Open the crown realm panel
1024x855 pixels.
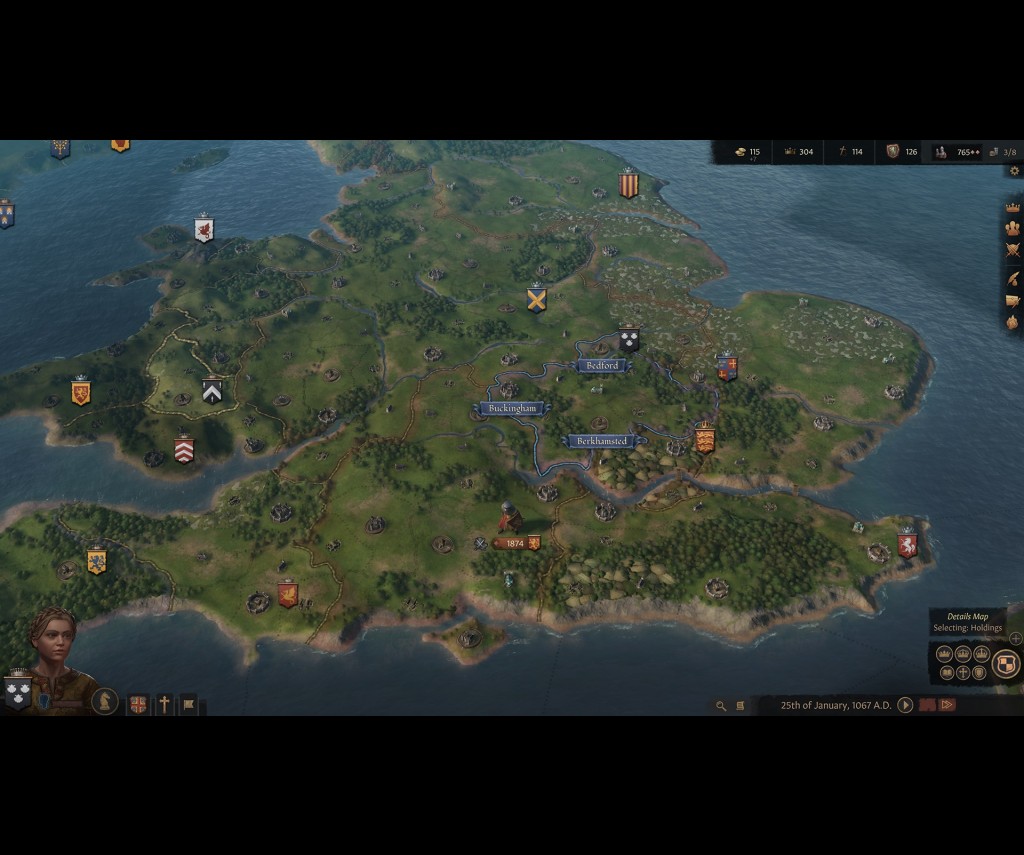pos(1012,208)
